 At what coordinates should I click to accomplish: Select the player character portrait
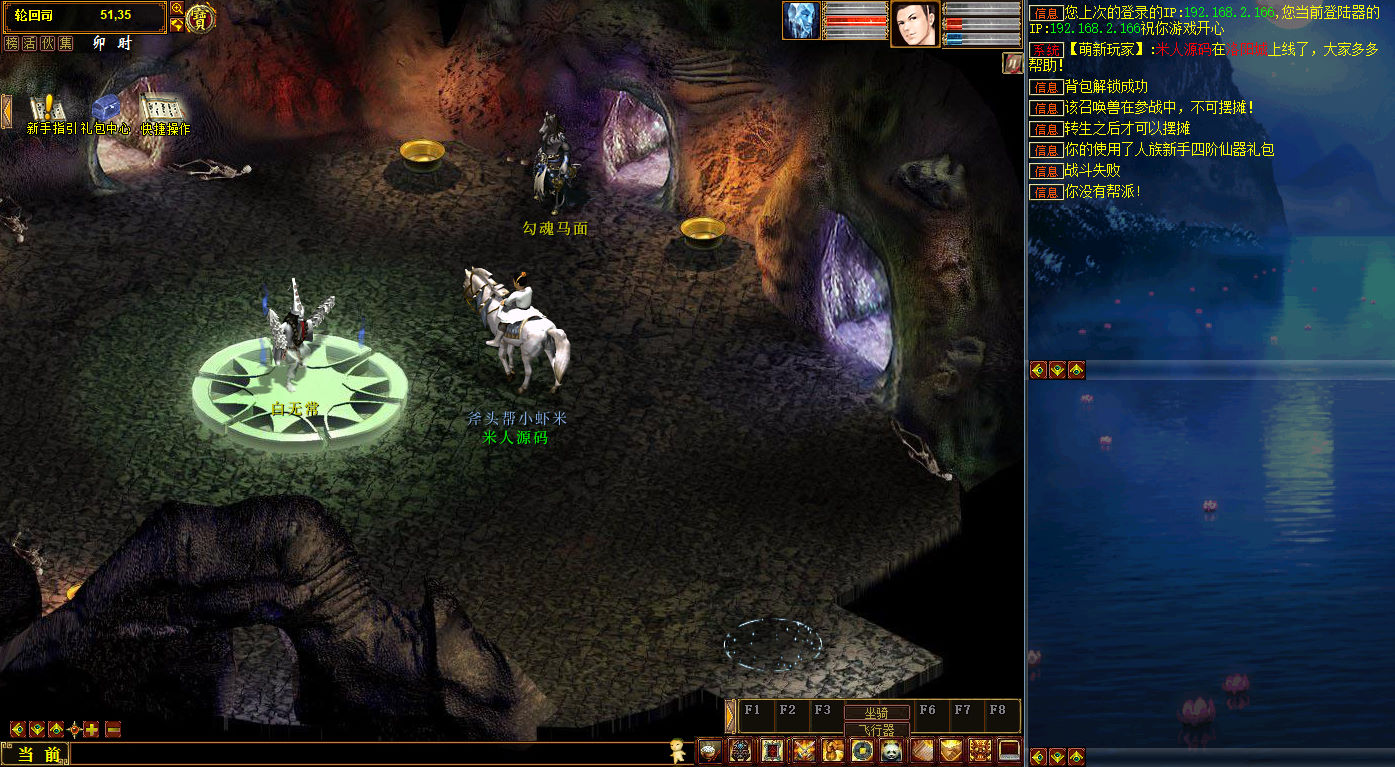point(915,22)
